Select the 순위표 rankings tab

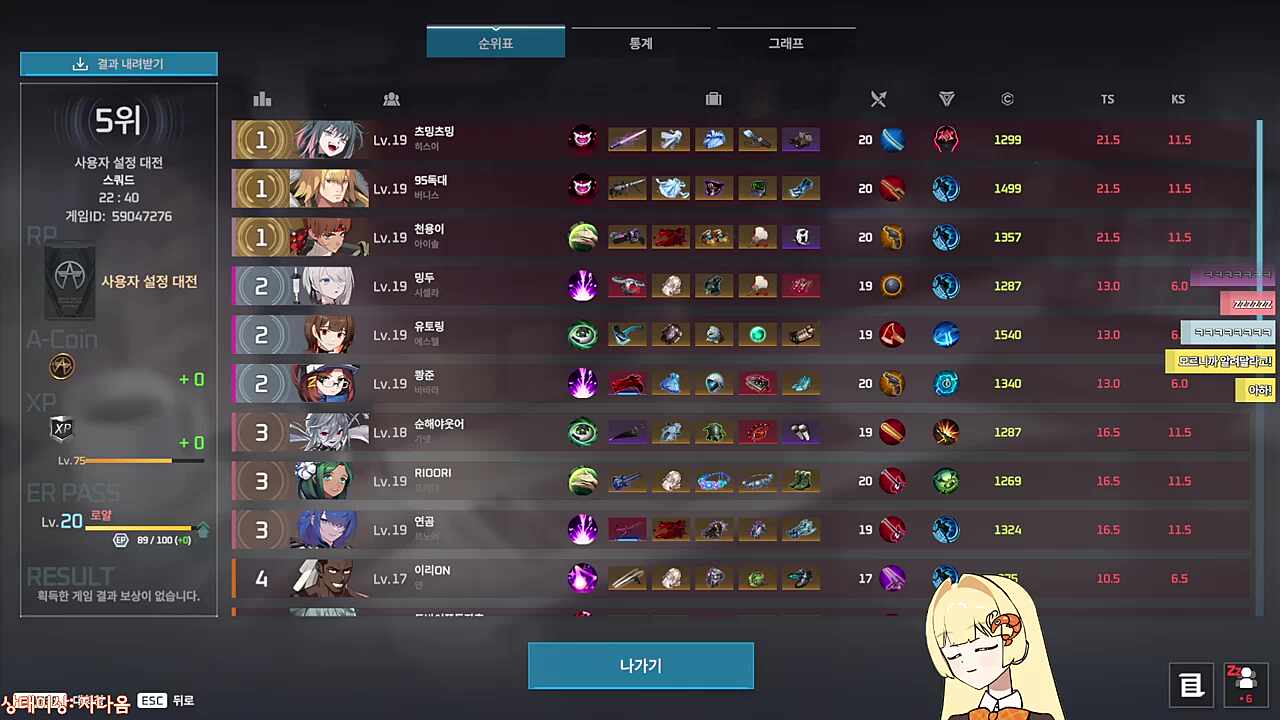point(495,43)
